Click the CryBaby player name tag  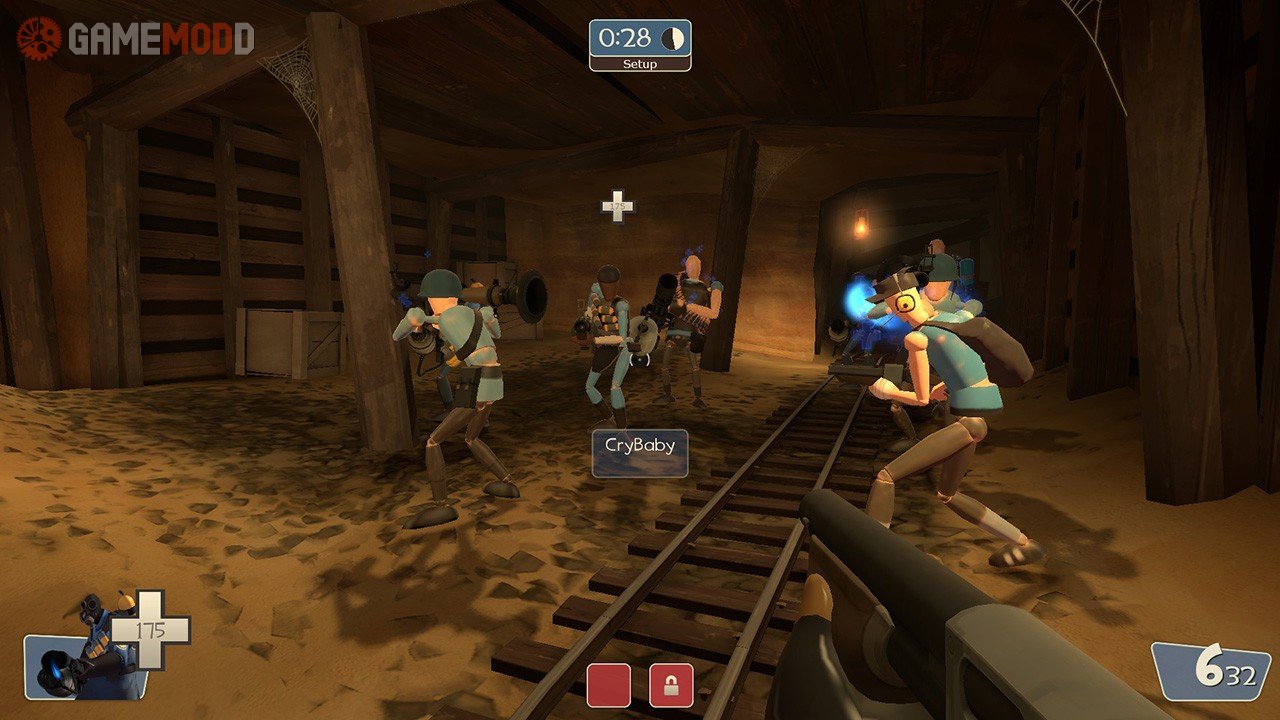[x=640, y=454]
